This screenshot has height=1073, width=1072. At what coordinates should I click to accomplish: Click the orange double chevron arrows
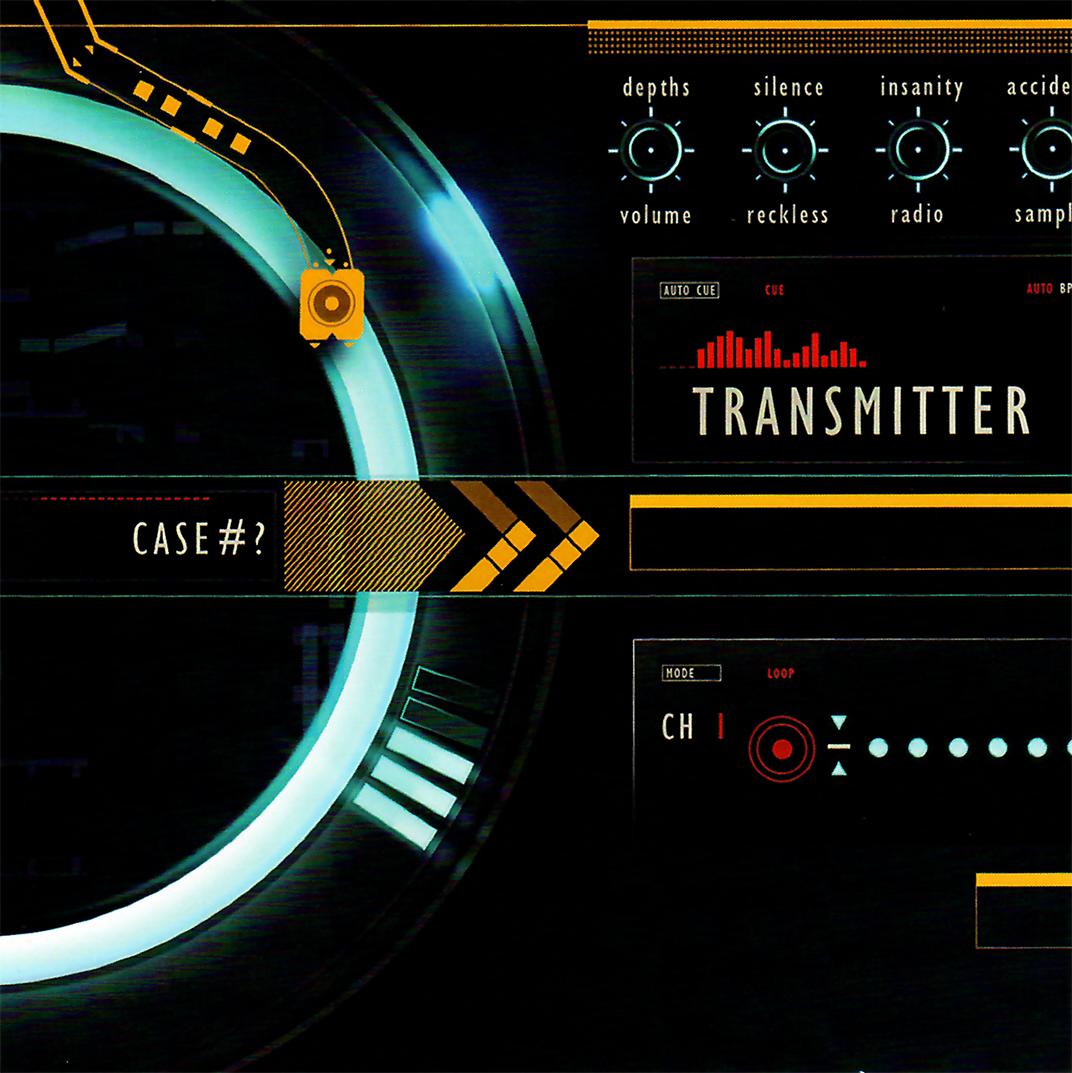[524, 536]
